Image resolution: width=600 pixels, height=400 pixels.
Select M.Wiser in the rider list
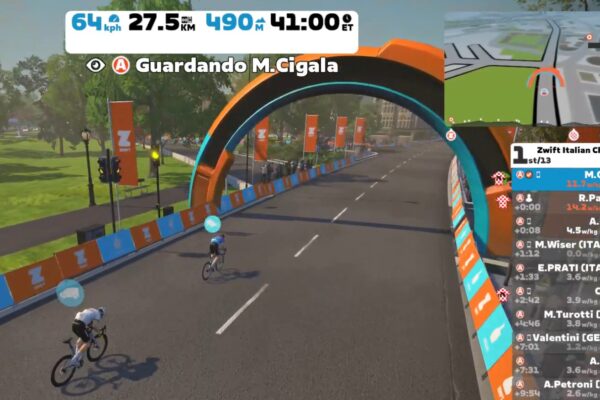565,246
